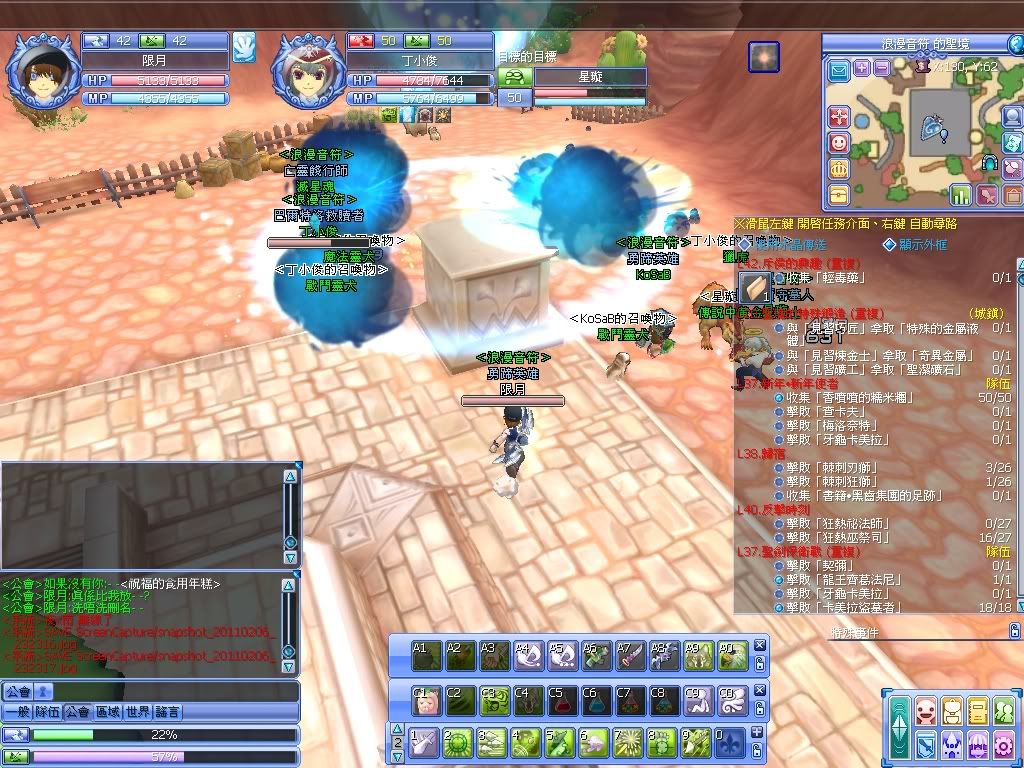Open the world map globe icon

point(1011,117)
